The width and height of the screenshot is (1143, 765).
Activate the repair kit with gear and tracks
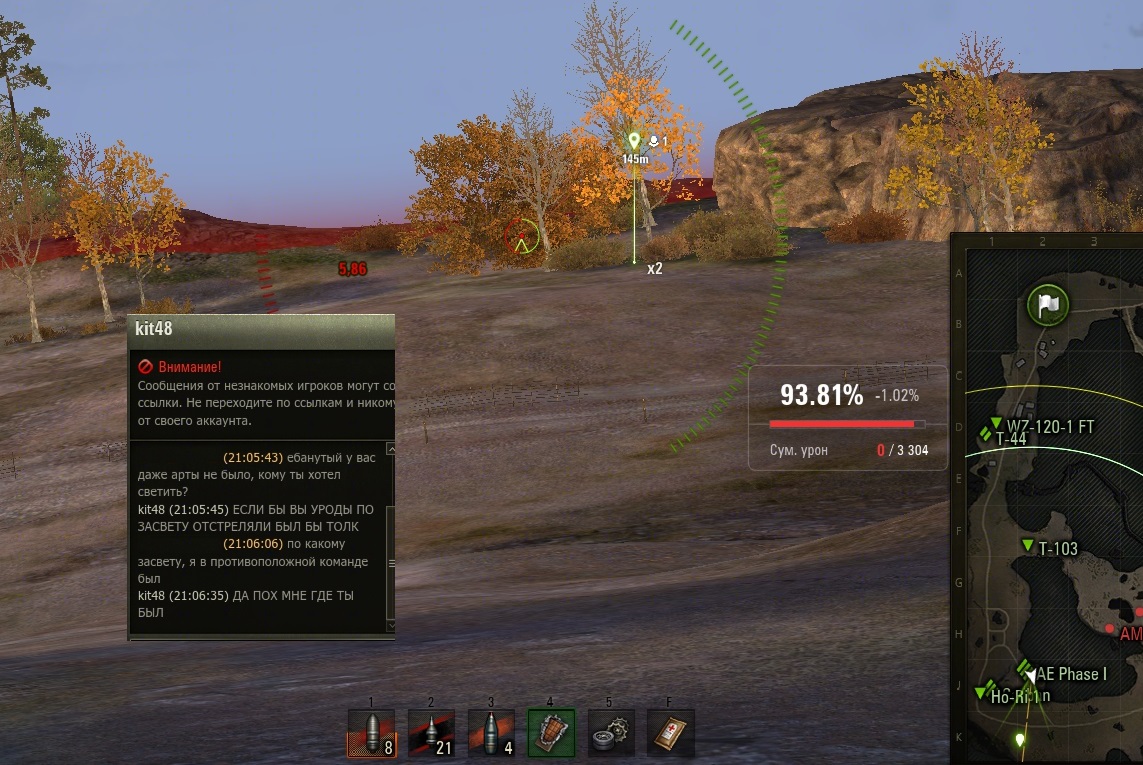(x=611, y=733)
